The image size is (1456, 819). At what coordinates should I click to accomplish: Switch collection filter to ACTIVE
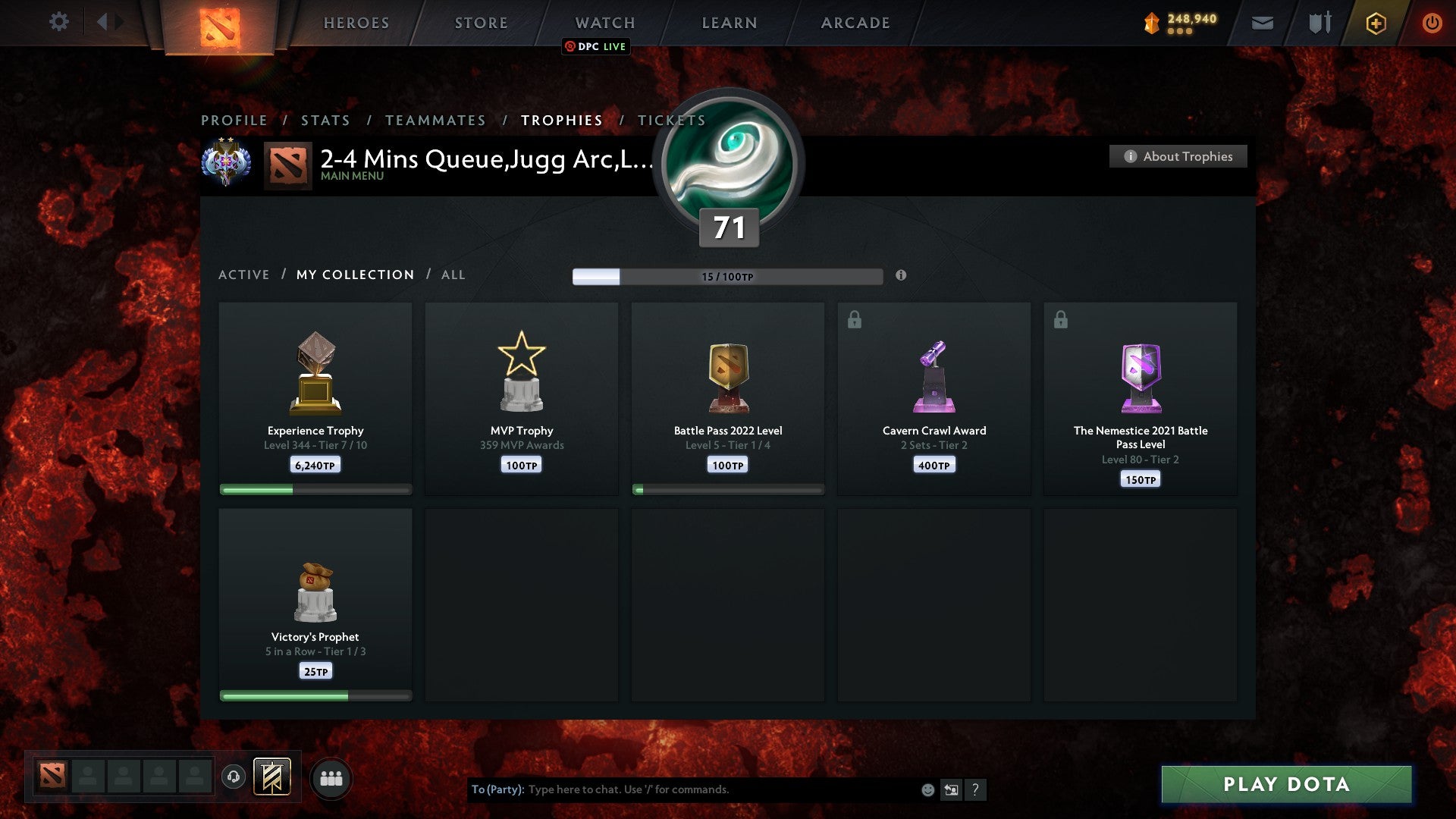coord(244,275)
